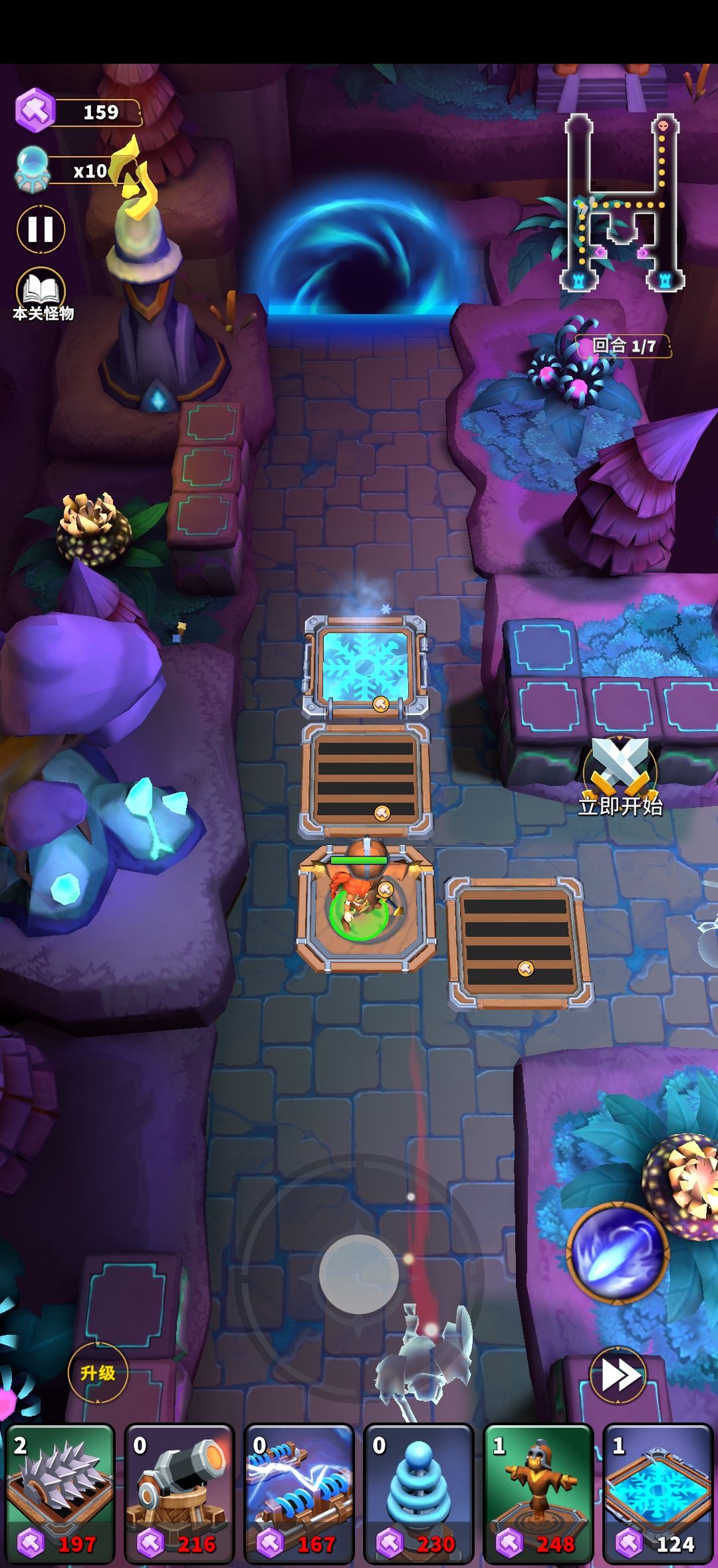
Task: Open the level path minimap
Action: click(x=622, y=203)
